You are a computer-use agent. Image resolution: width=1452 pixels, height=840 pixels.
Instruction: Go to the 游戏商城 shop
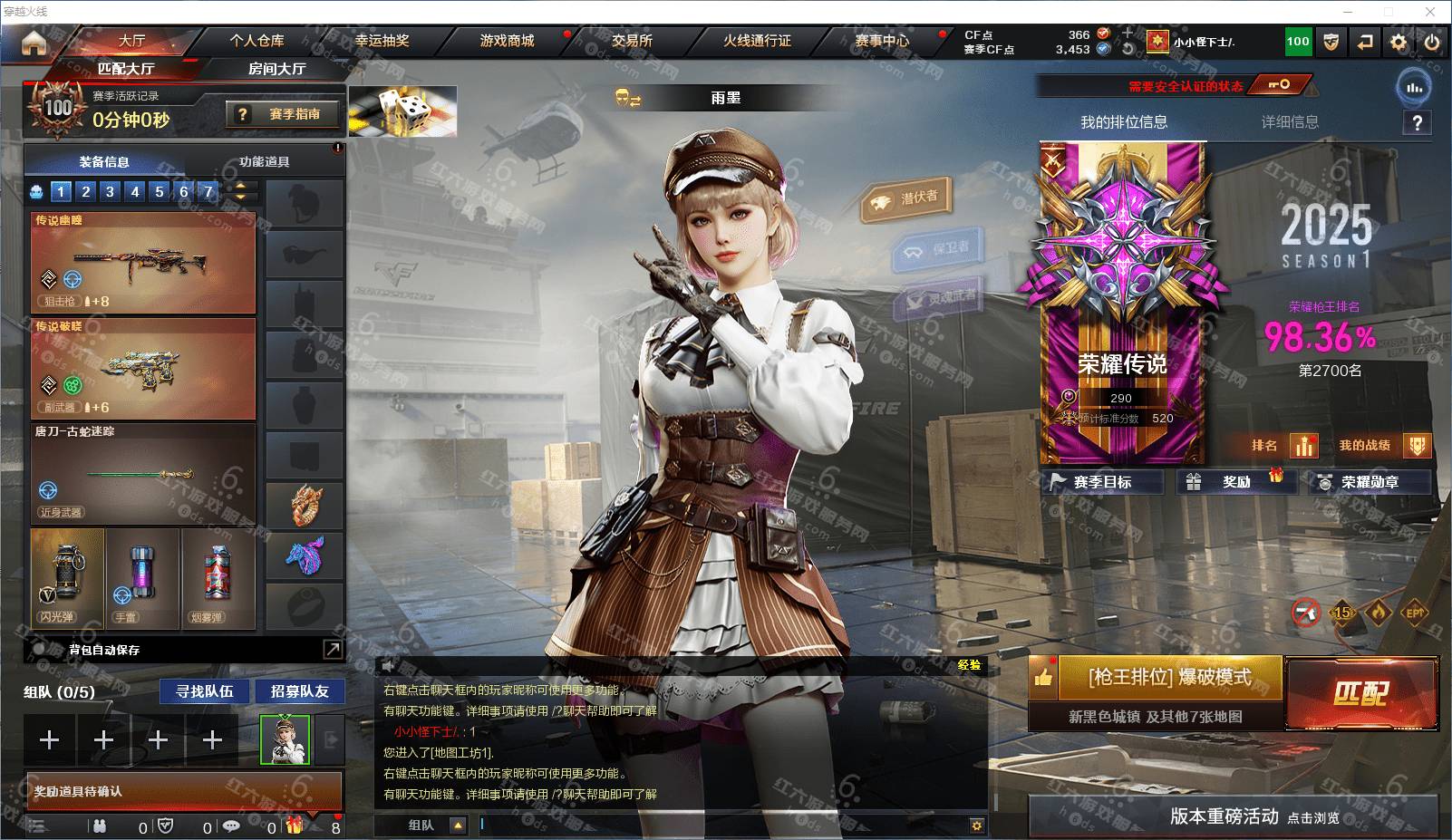[x=507, y=41]
